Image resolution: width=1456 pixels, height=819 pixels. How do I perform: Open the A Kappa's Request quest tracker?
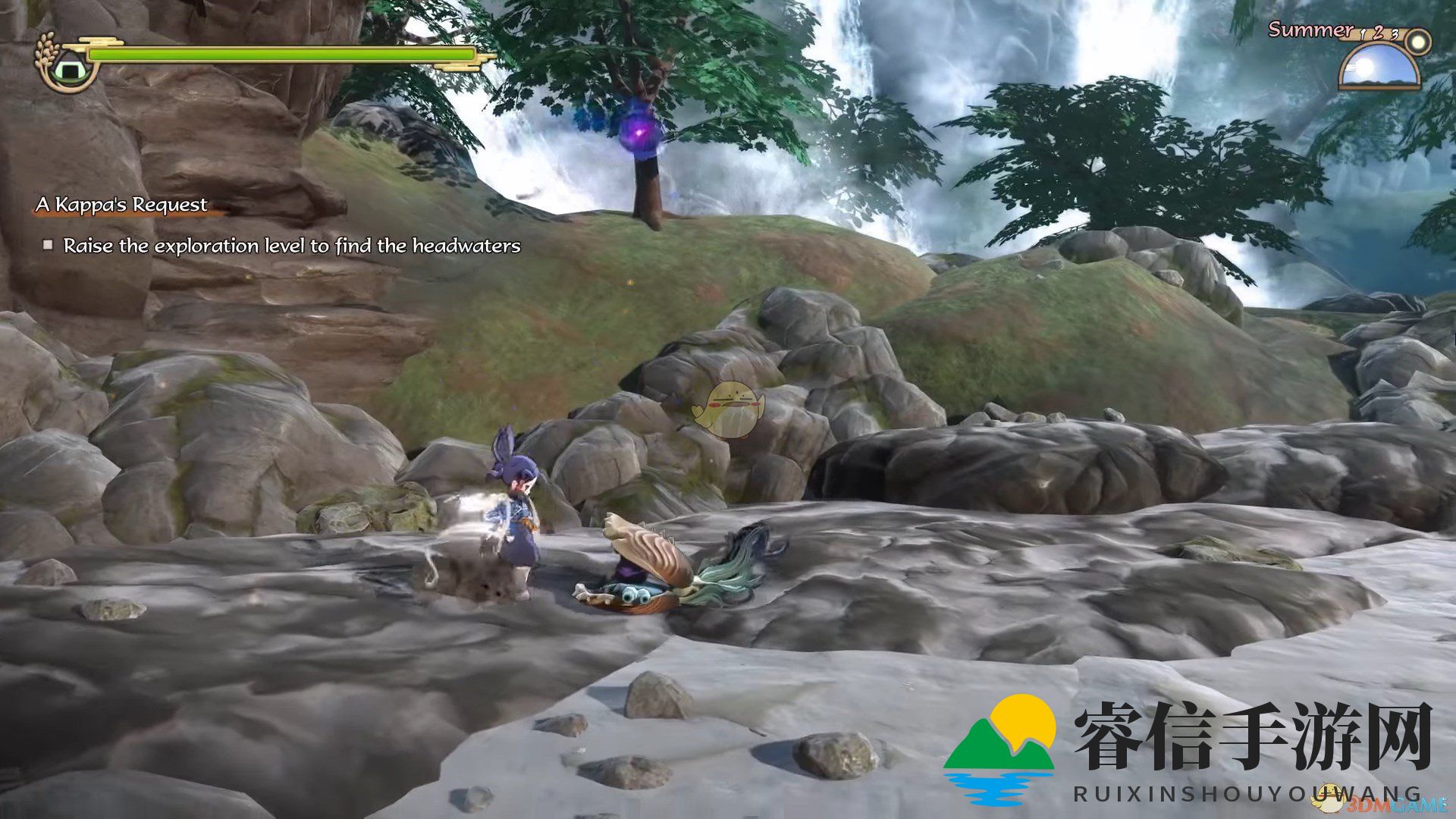tap(121, 205)
